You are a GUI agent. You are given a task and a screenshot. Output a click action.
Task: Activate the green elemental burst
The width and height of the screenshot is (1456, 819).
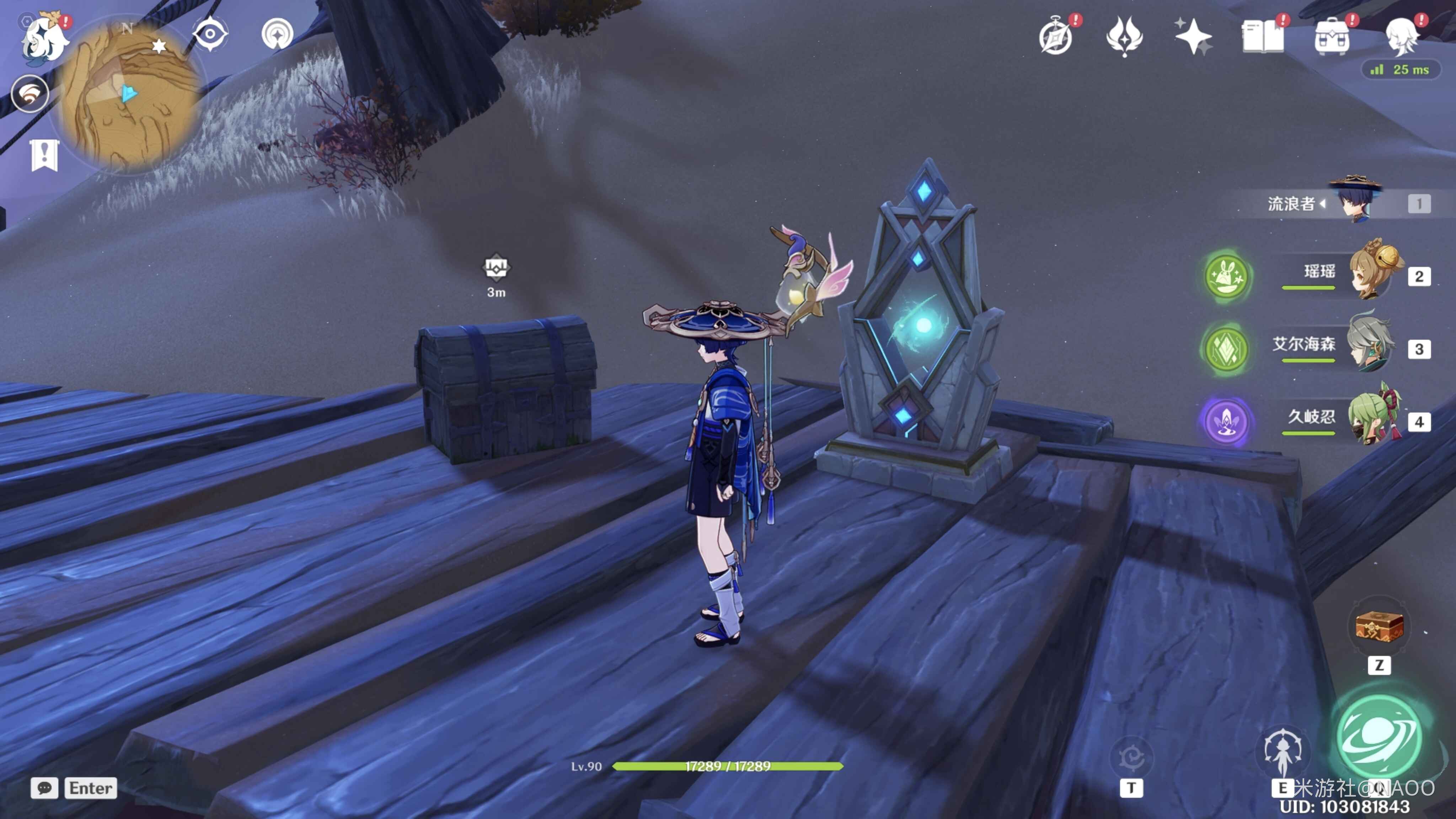[1379, 736]
